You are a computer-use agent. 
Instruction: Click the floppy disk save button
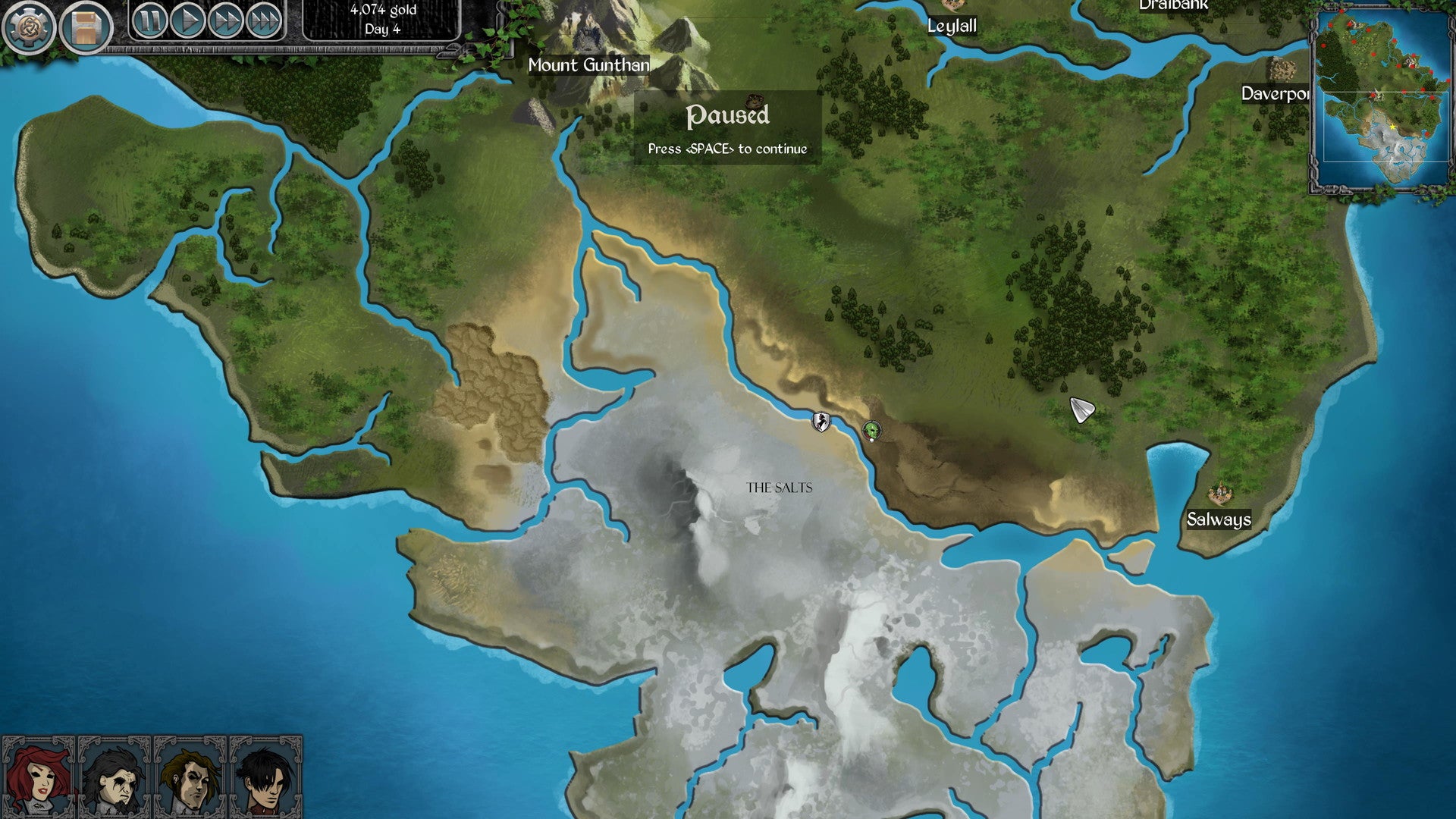(86, 28)
